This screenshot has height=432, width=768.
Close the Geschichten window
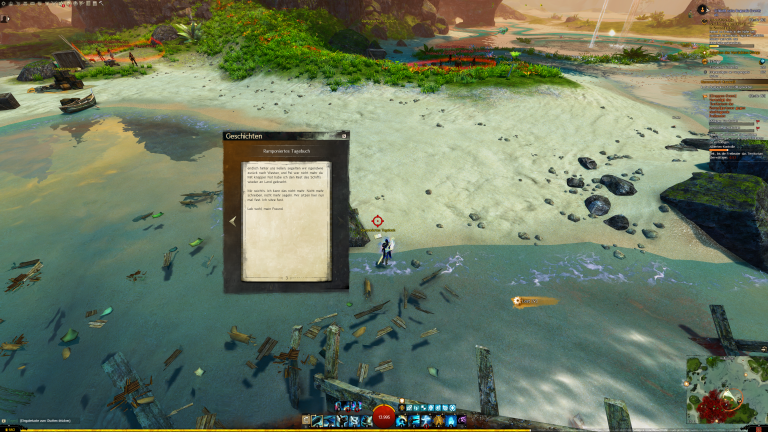pyautogui.click(x=343, y=135)
